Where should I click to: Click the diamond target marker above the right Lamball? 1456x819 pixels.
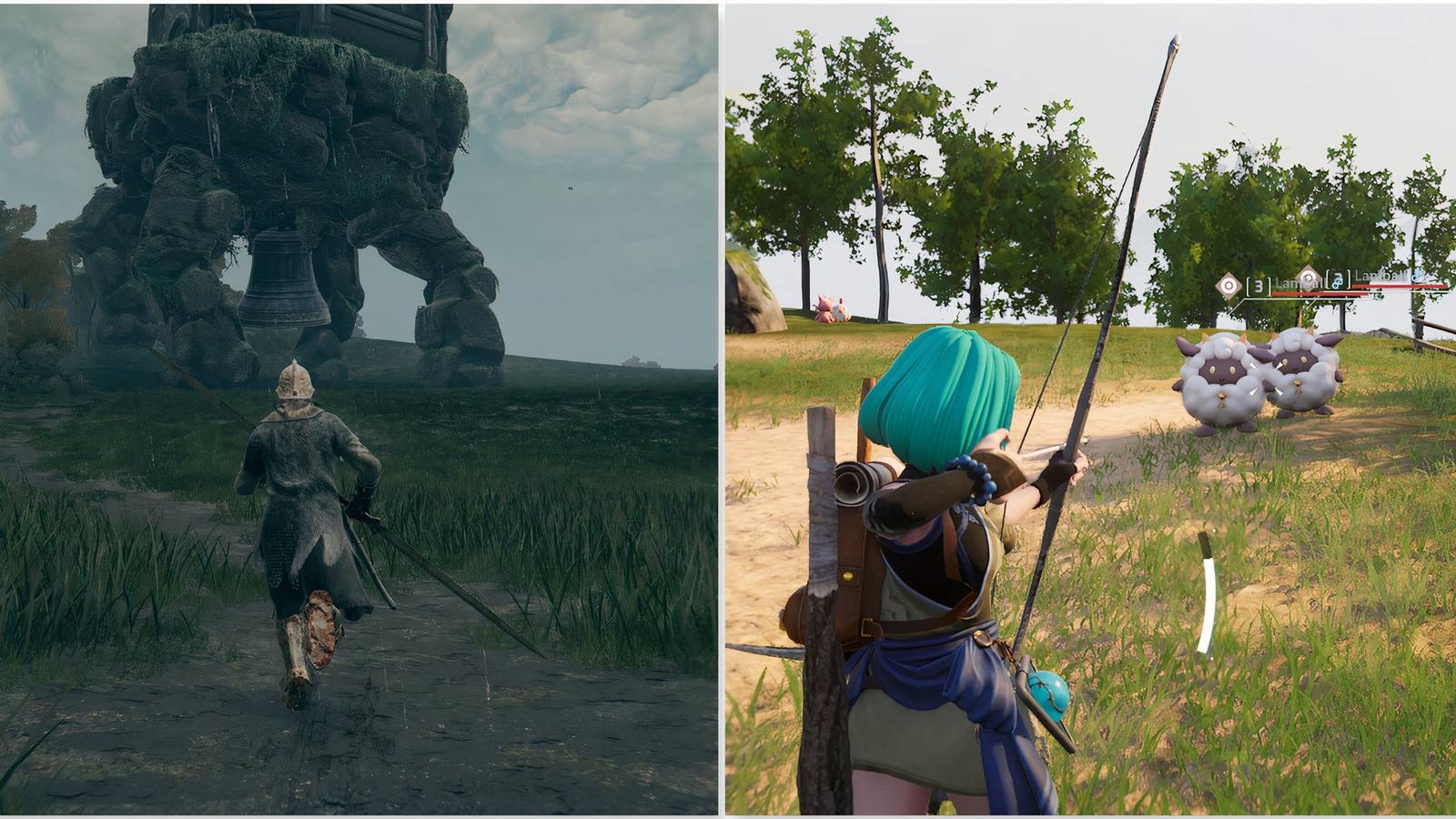click(x=1307, y=277)
